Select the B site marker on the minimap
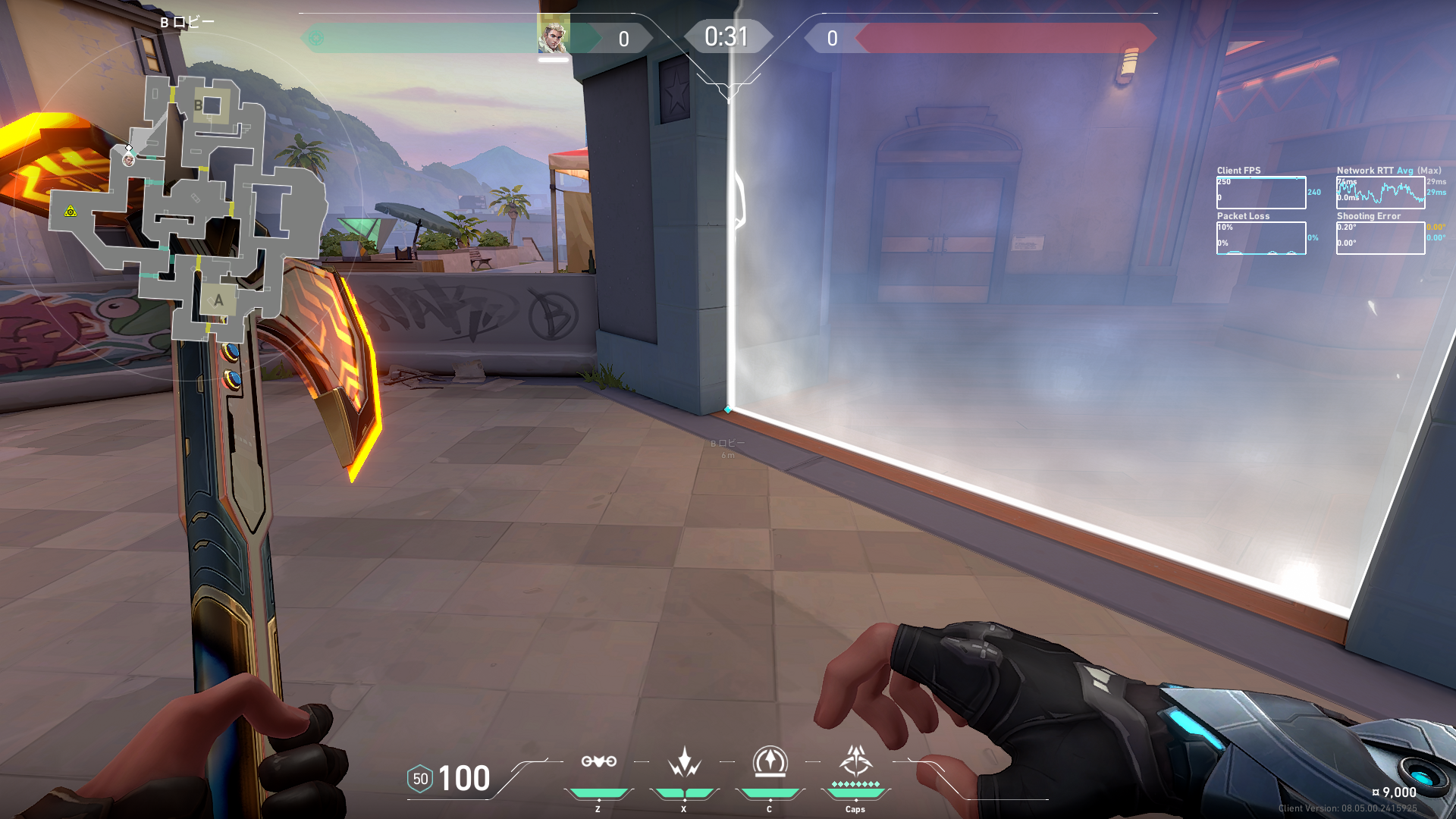The width and height of the screenshot is (1456, 819). coord(199,105)
